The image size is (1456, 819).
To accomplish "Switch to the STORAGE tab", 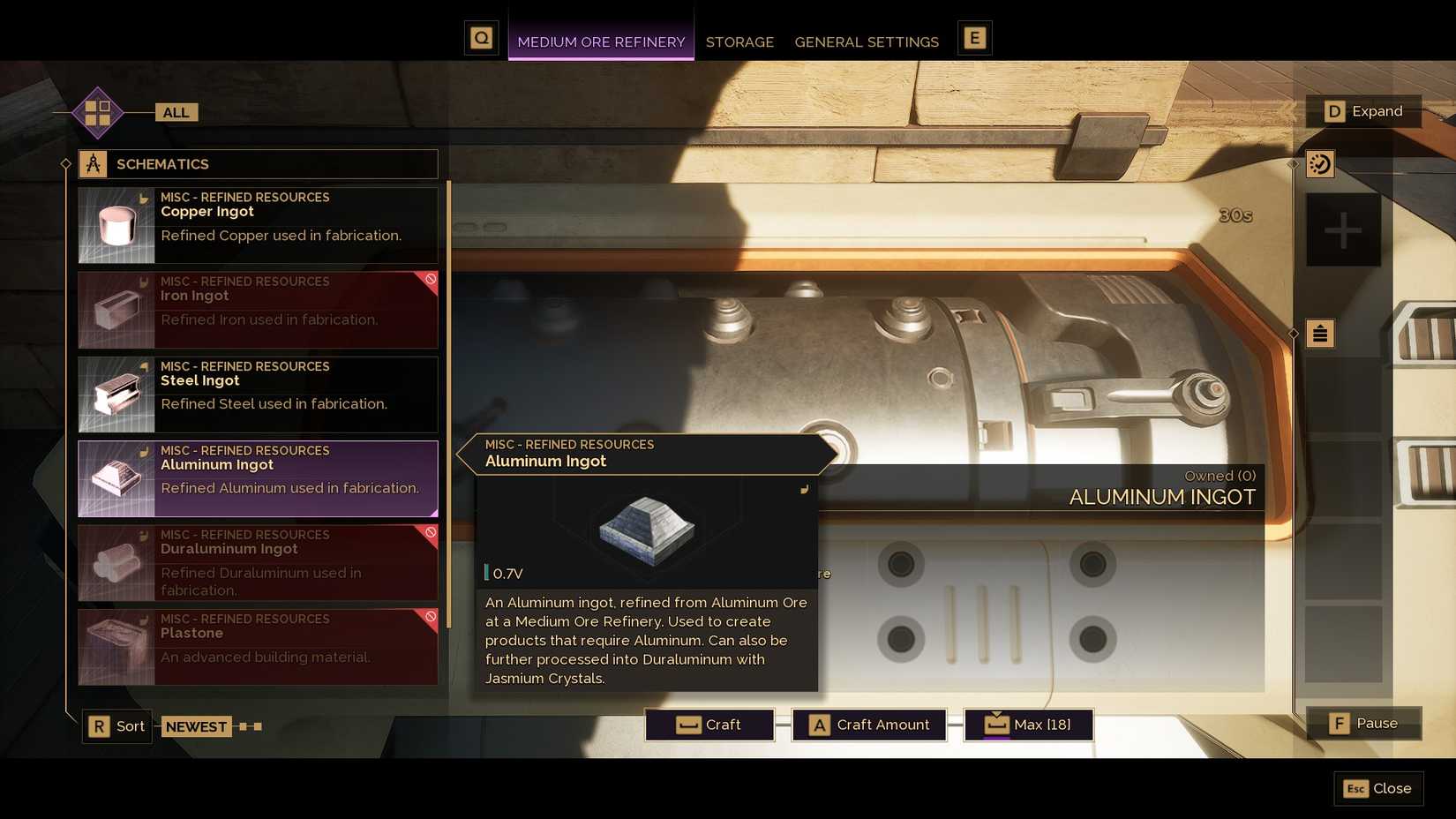I will [739, 41].
